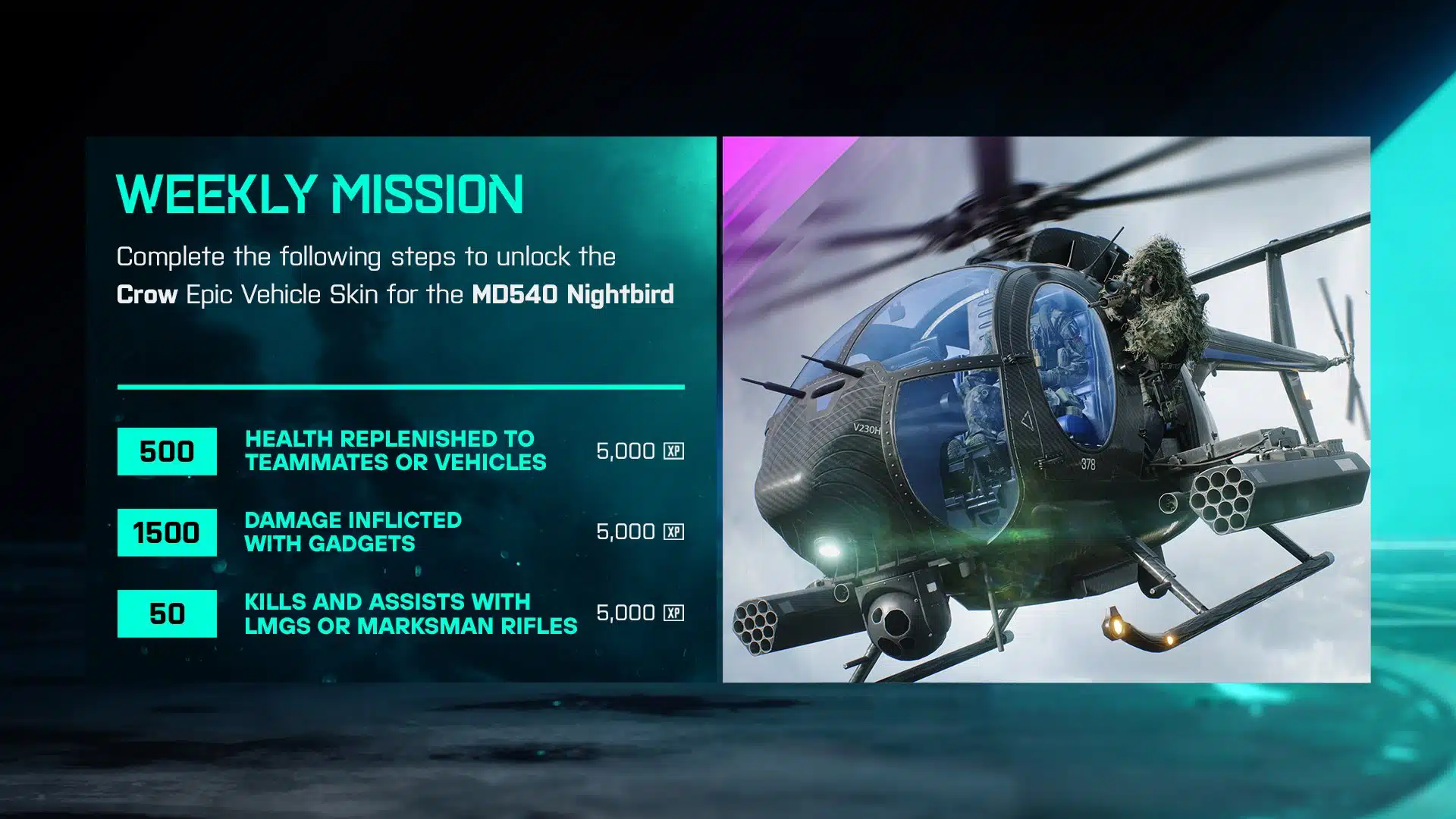The image size is (1456, 819).
Task: Open the Crow Nightbird skin preview image
Action: point(1046,409)
